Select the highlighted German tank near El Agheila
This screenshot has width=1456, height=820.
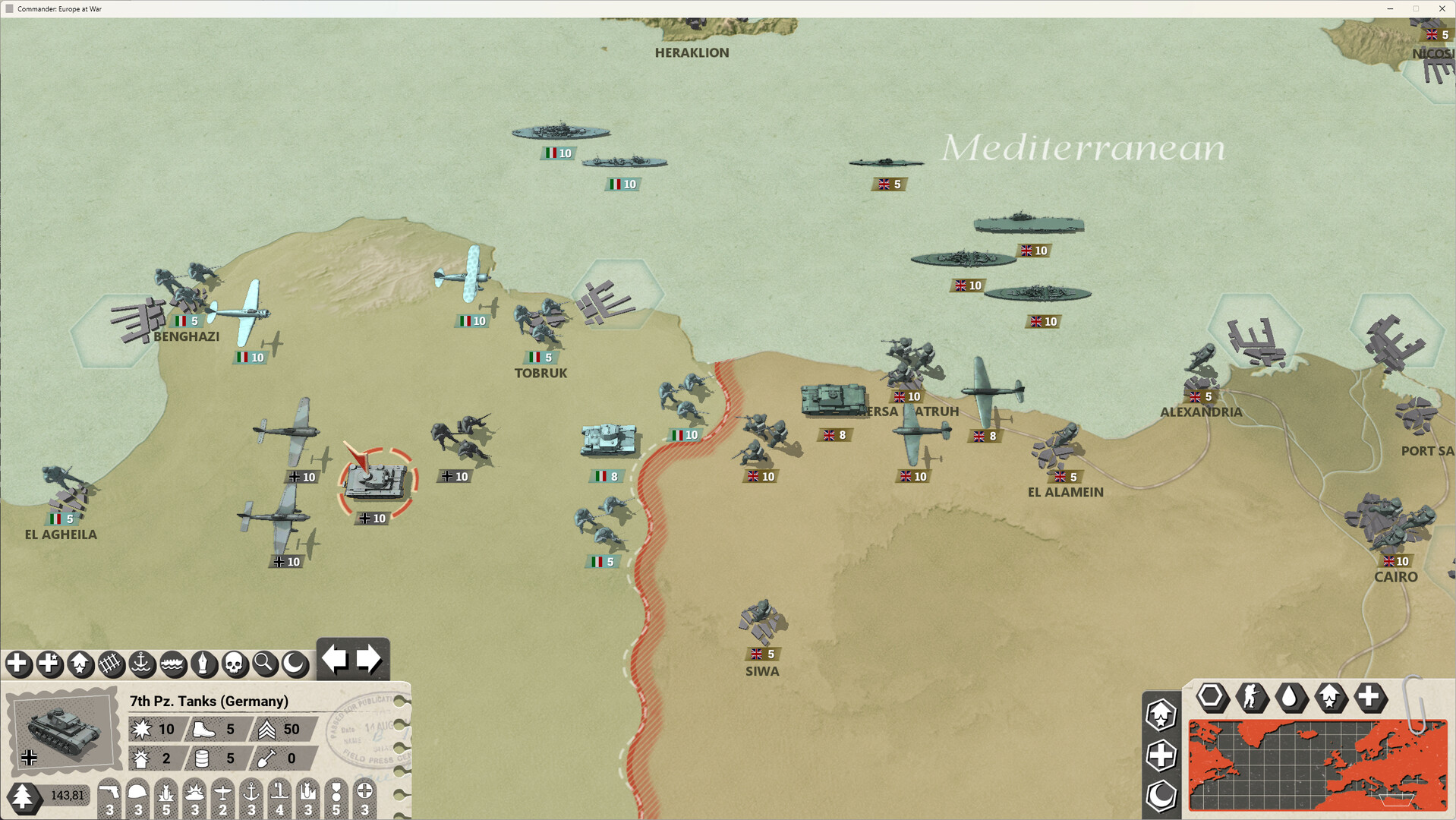377,478
